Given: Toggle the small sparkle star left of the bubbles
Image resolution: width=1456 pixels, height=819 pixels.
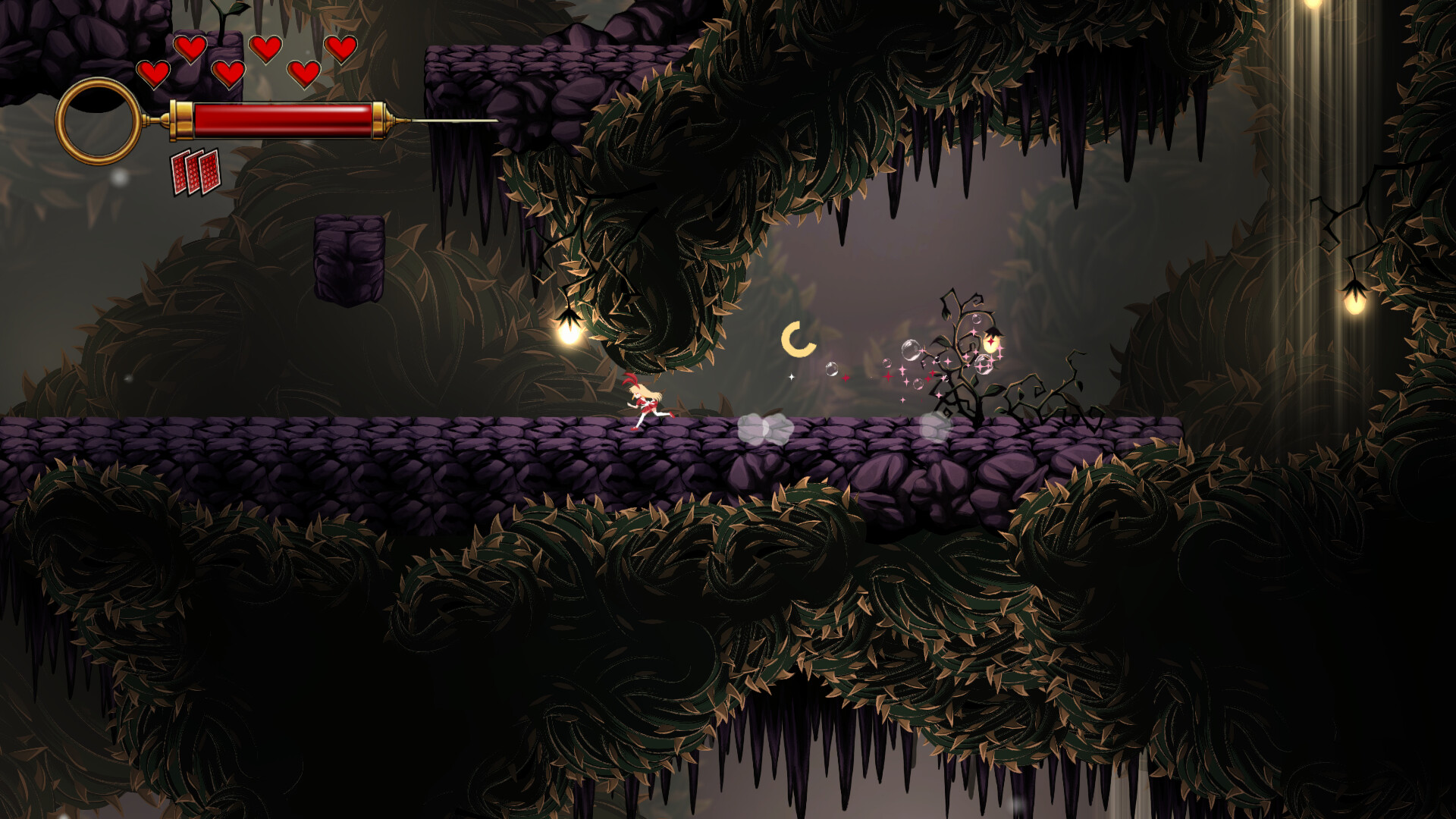Looking at the screenshot, I should tap(791, 377).
